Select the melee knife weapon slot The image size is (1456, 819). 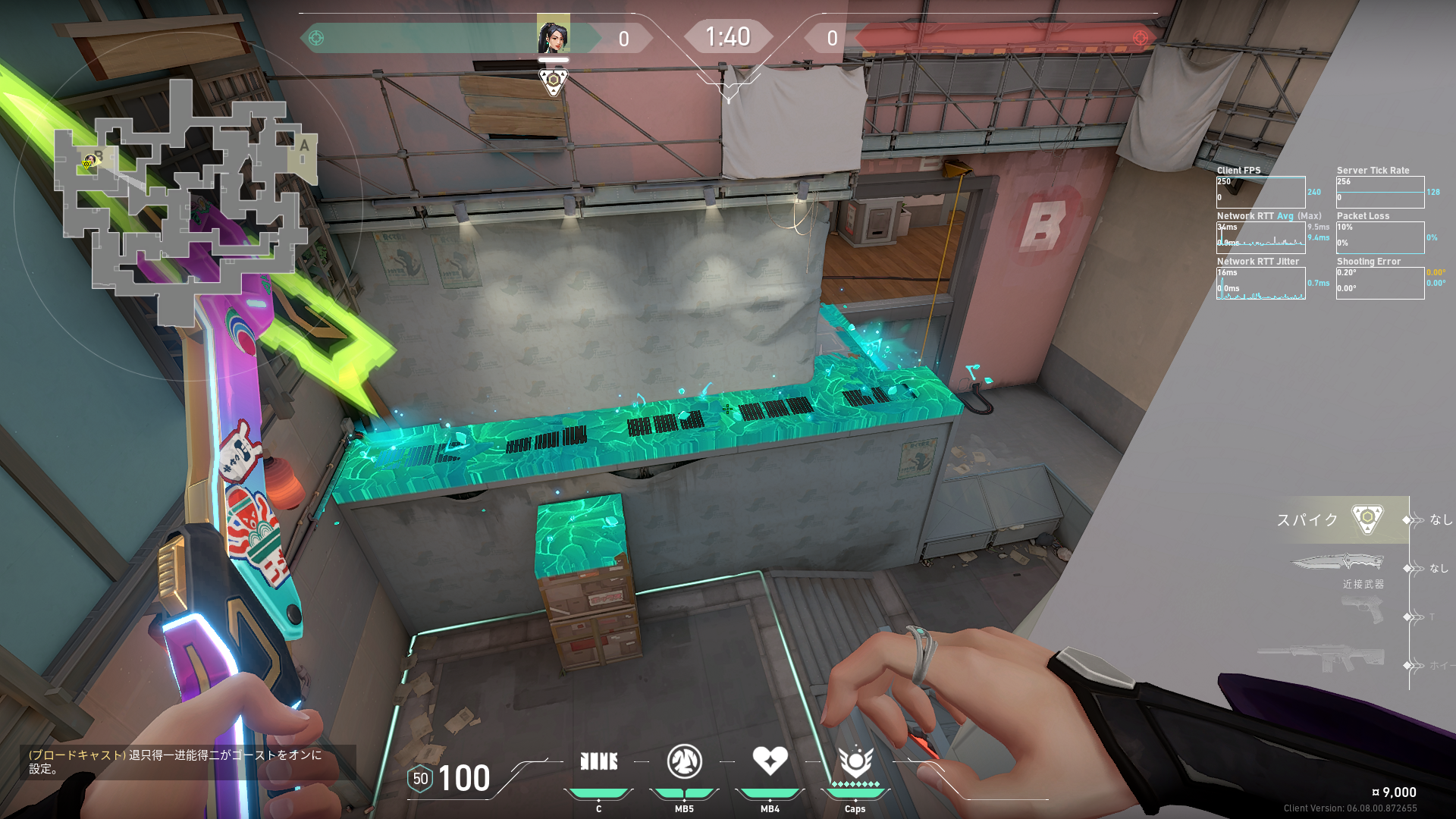[1338, 563]
